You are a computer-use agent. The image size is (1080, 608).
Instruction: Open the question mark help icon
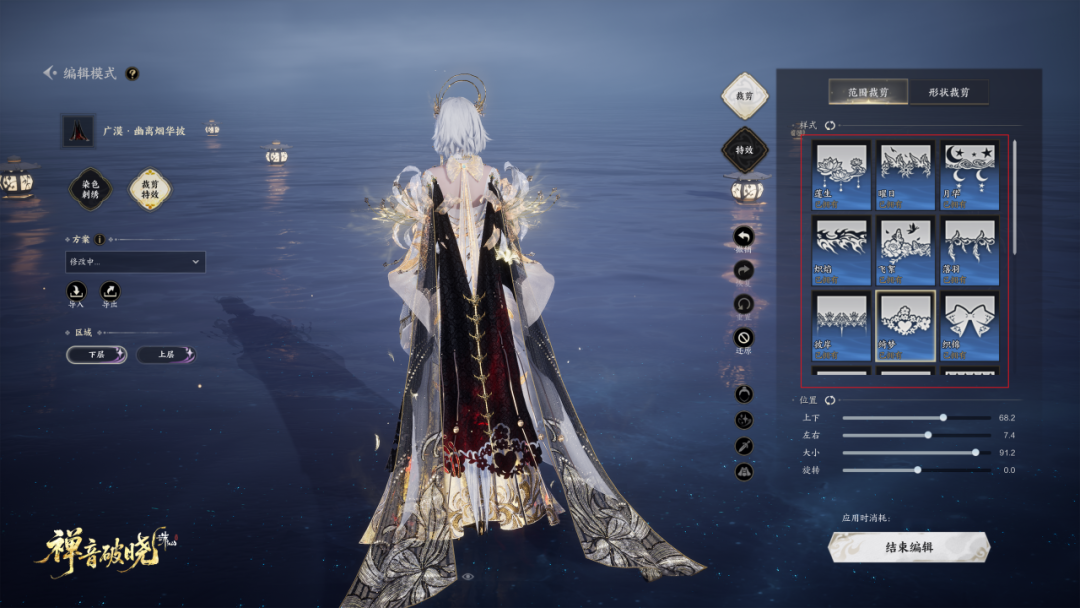point(132,73)
